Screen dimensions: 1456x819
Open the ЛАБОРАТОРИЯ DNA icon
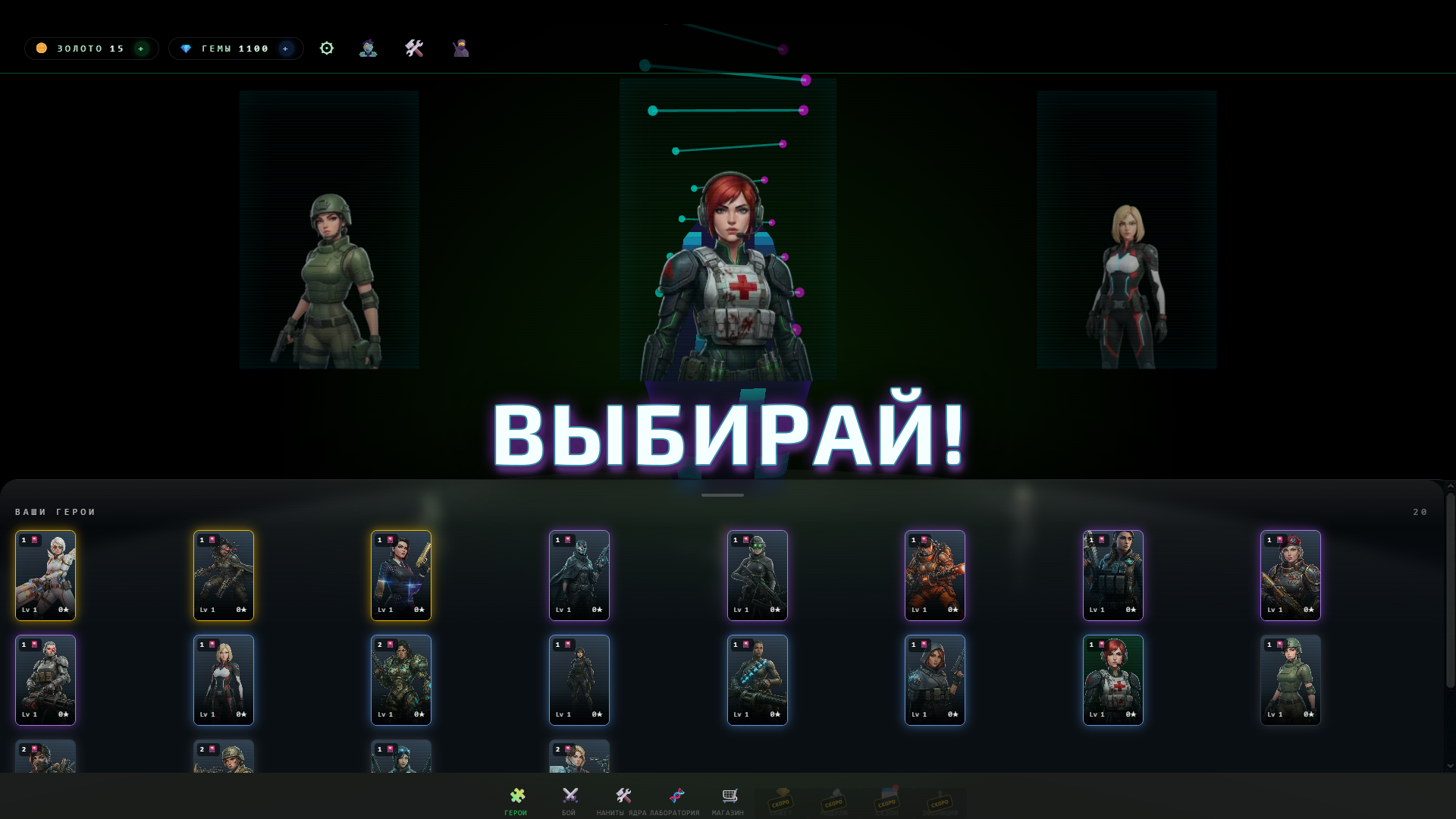tap(678, 795)
